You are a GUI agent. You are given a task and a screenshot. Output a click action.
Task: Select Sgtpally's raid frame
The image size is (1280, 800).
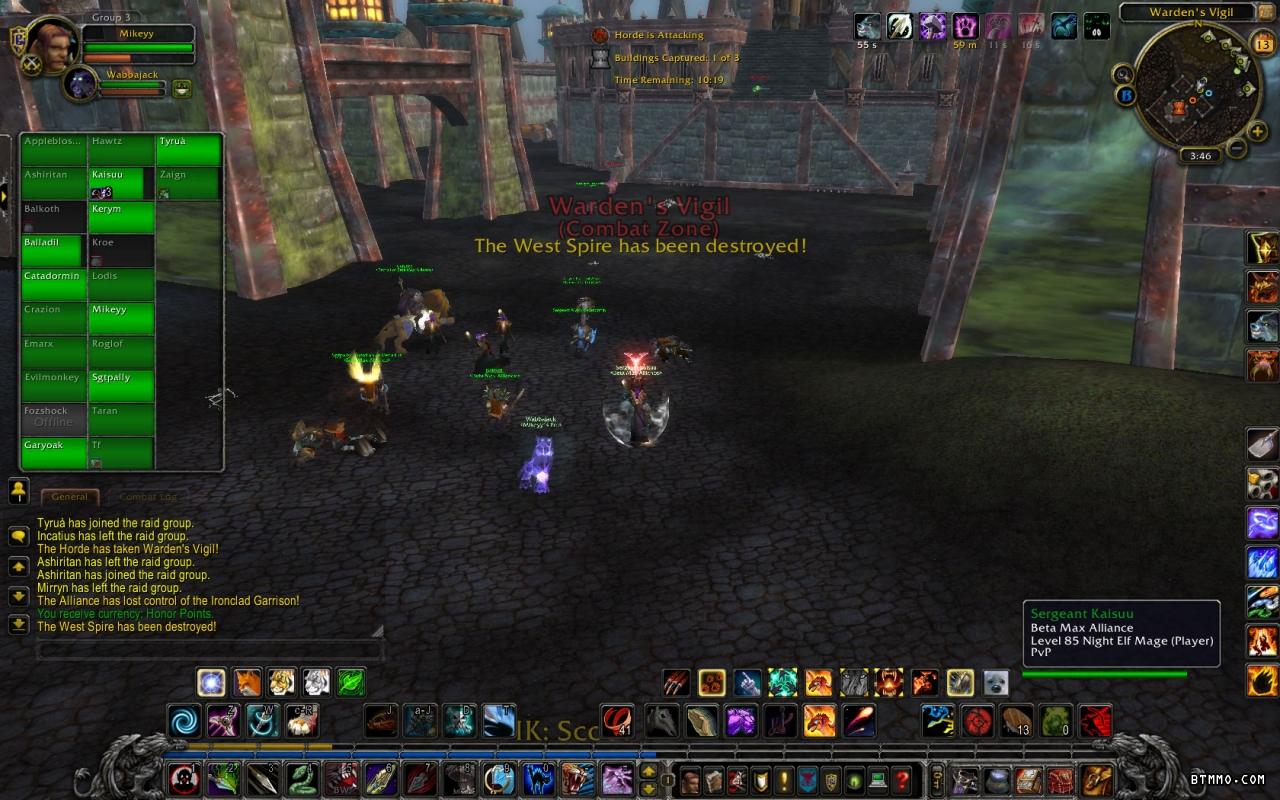tap(121, 385)
